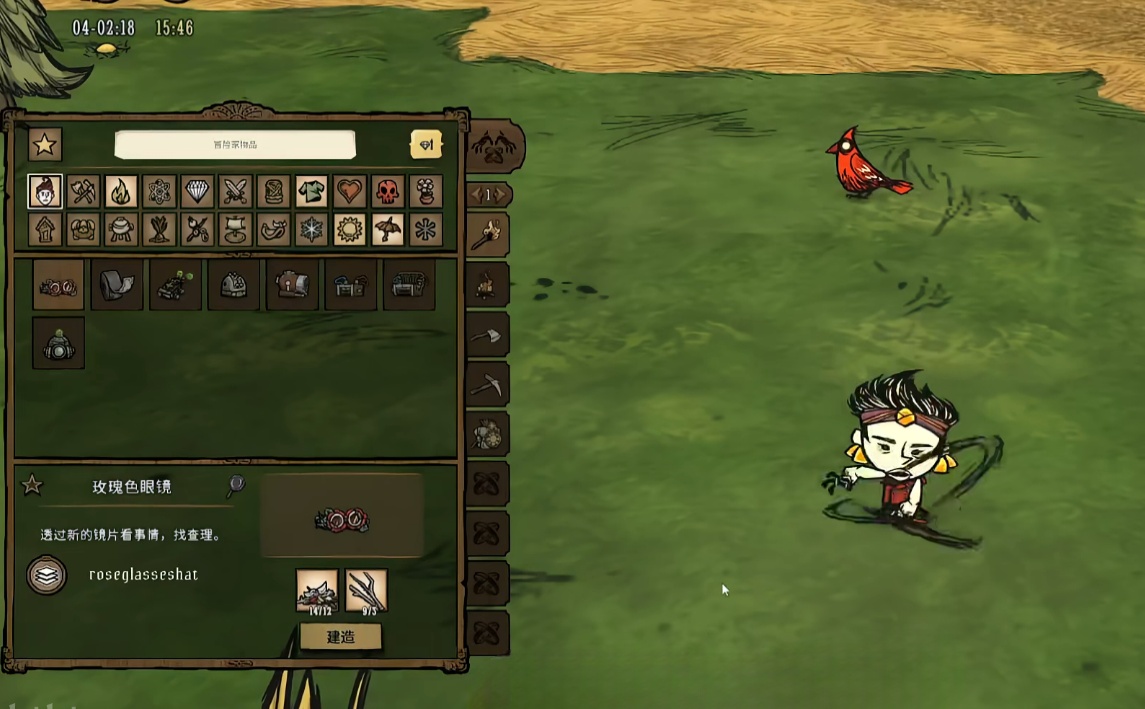Image resolution: width=1145 pixels, height=709 pixels.
Task: Open the flame light sources category
Action: 121,191
